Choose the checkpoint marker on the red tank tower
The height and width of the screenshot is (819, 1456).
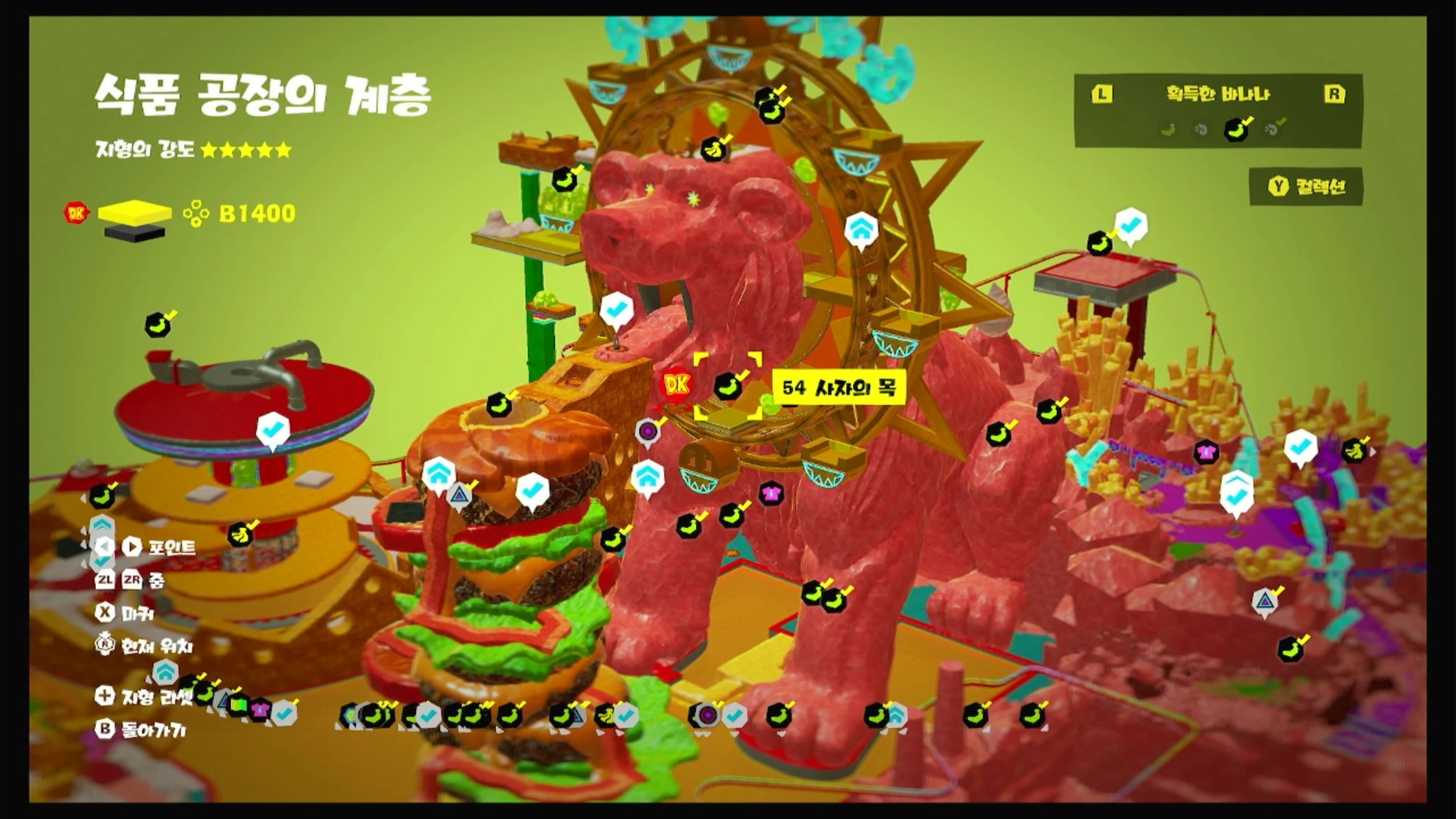click(x=273, y=431)
